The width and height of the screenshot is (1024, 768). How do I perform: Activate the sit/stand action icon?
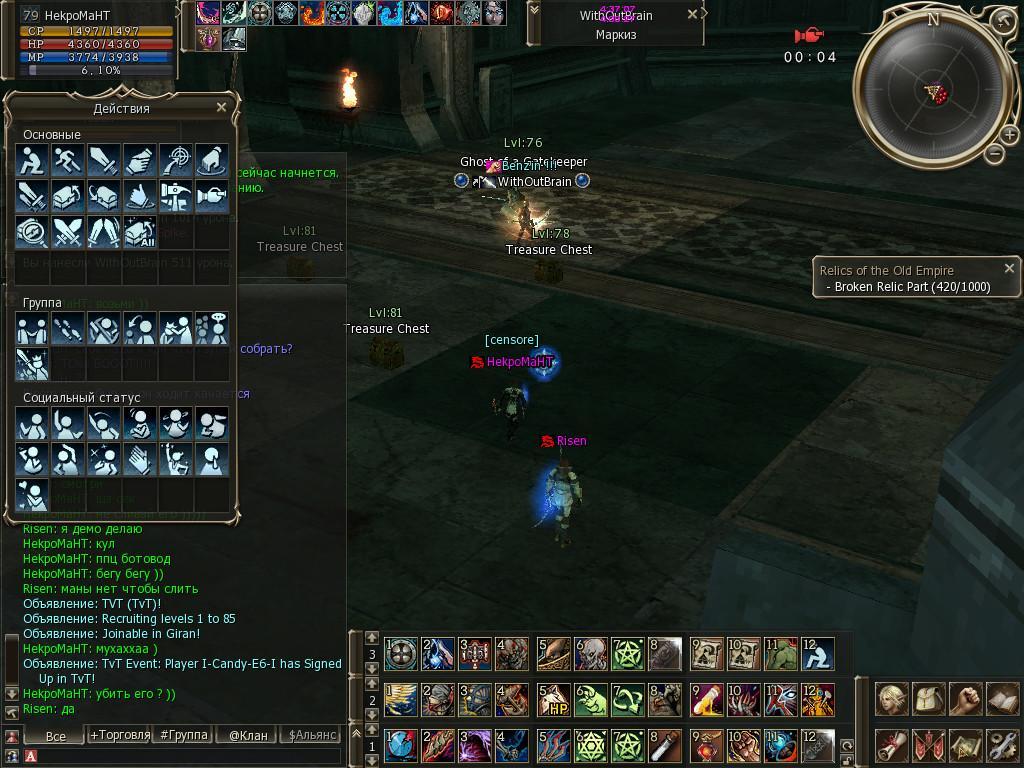33,160
